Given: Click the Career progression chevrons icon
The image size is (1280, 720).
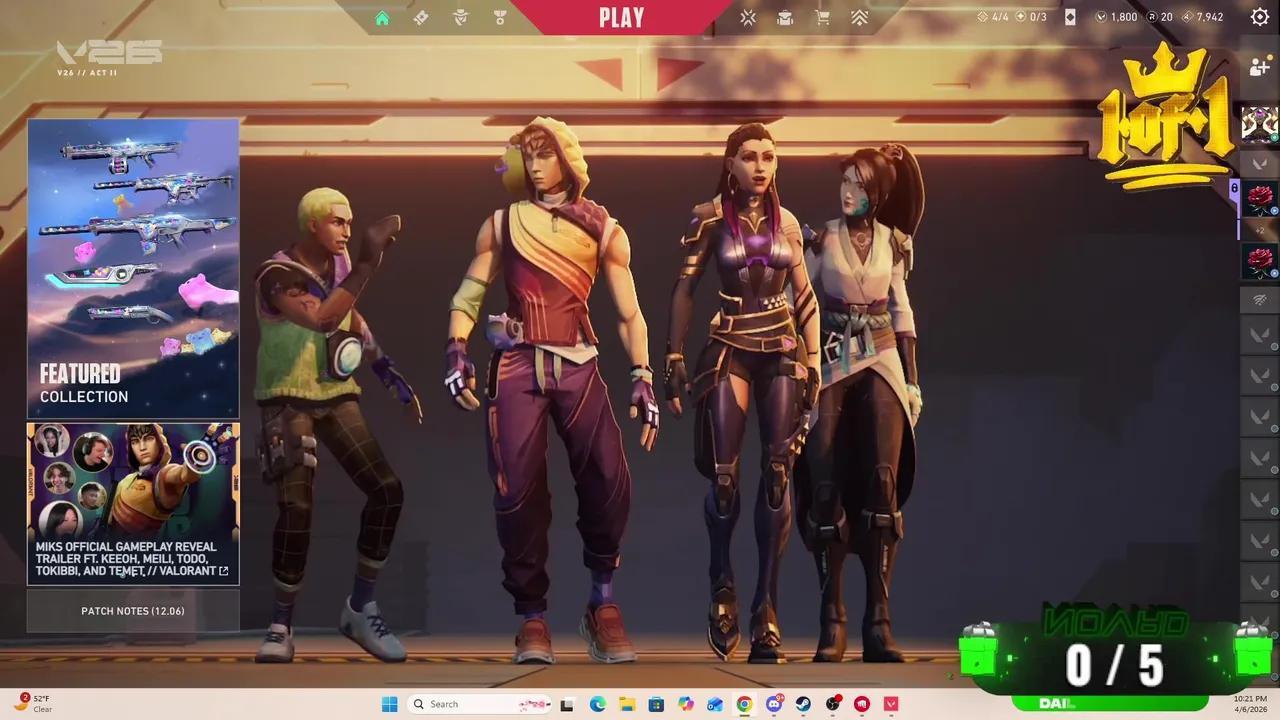Looking at the screenshot, I should (859, 17).
